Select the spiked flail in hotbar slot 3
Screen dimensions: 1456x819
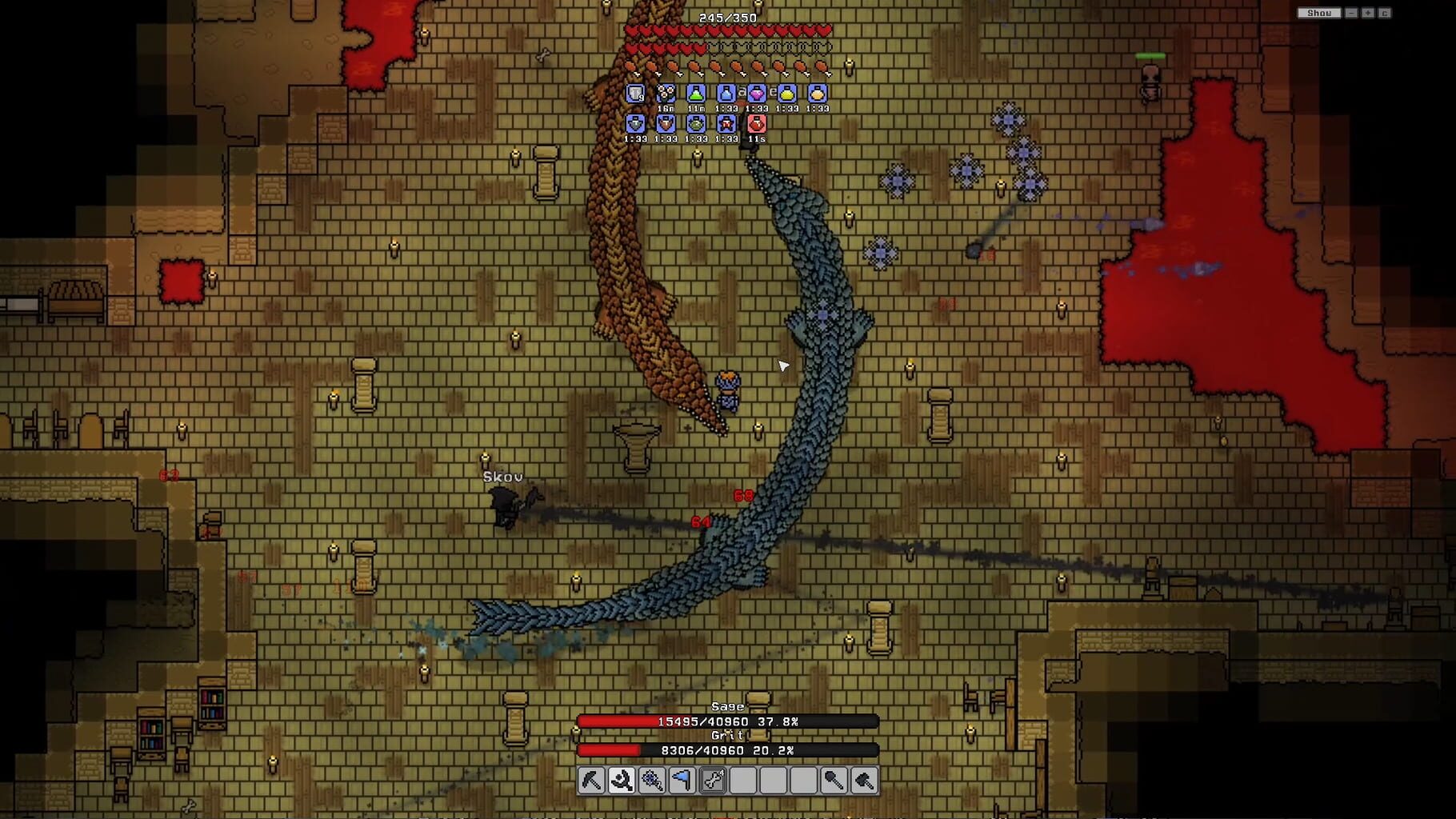point(652,782)
